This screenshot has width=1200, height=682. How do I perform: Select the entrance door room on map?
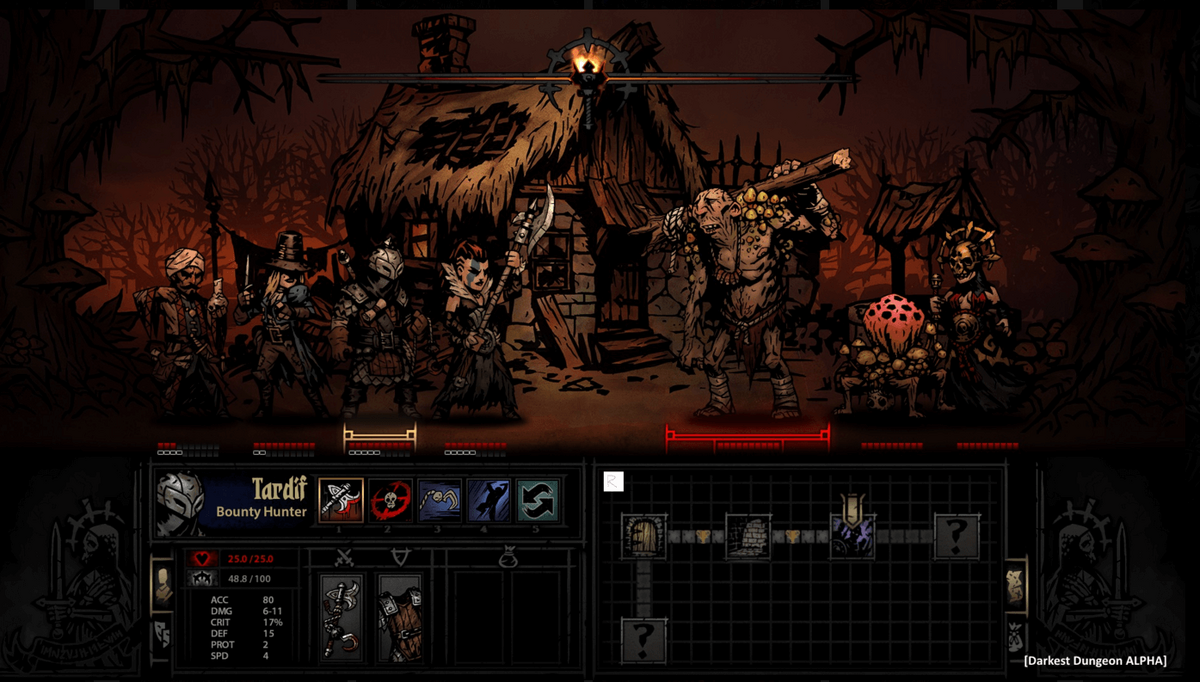click(x=644, y=537)
